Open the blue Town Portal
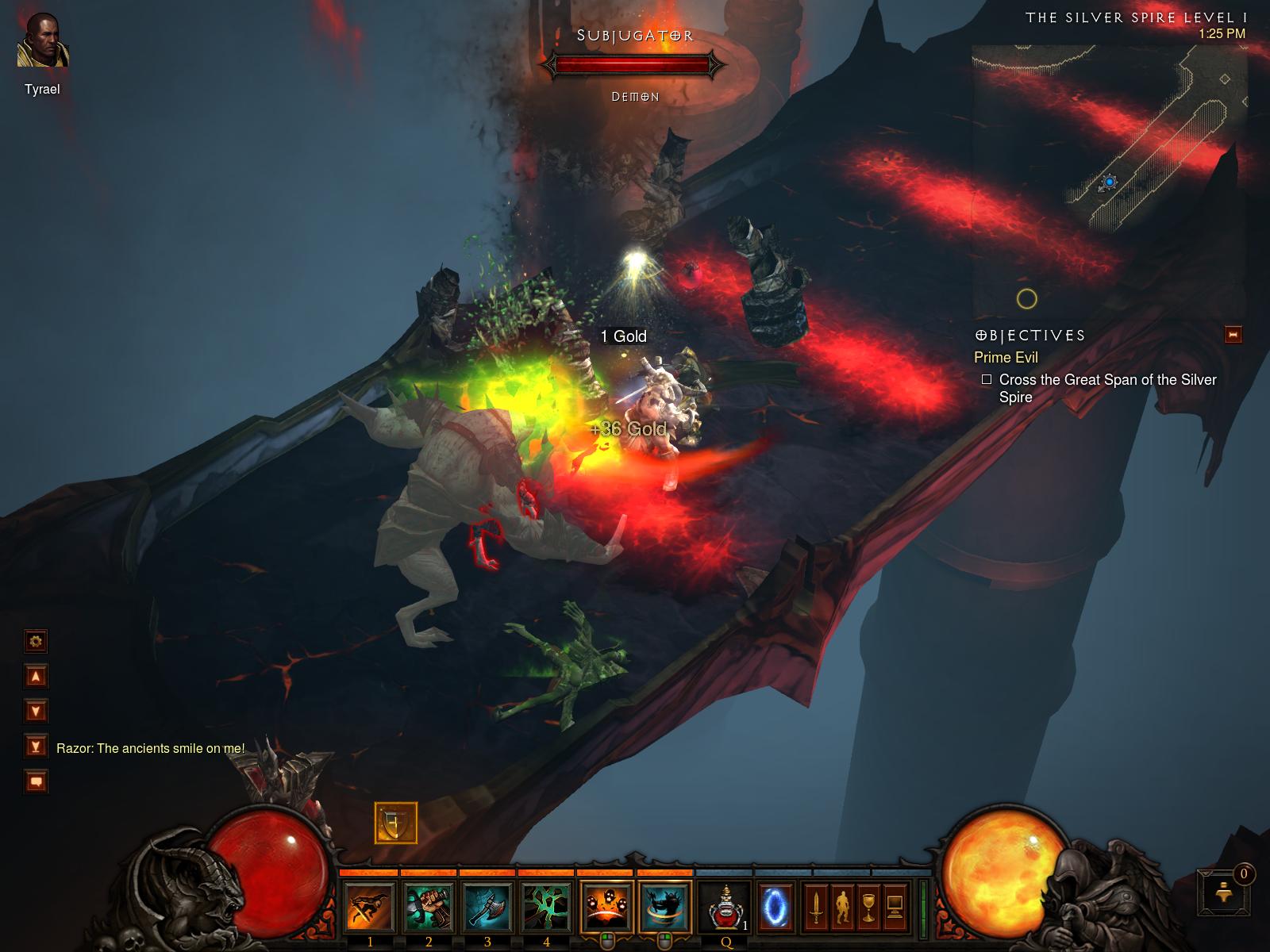The image size is (1270, 952). pos(775,906)
